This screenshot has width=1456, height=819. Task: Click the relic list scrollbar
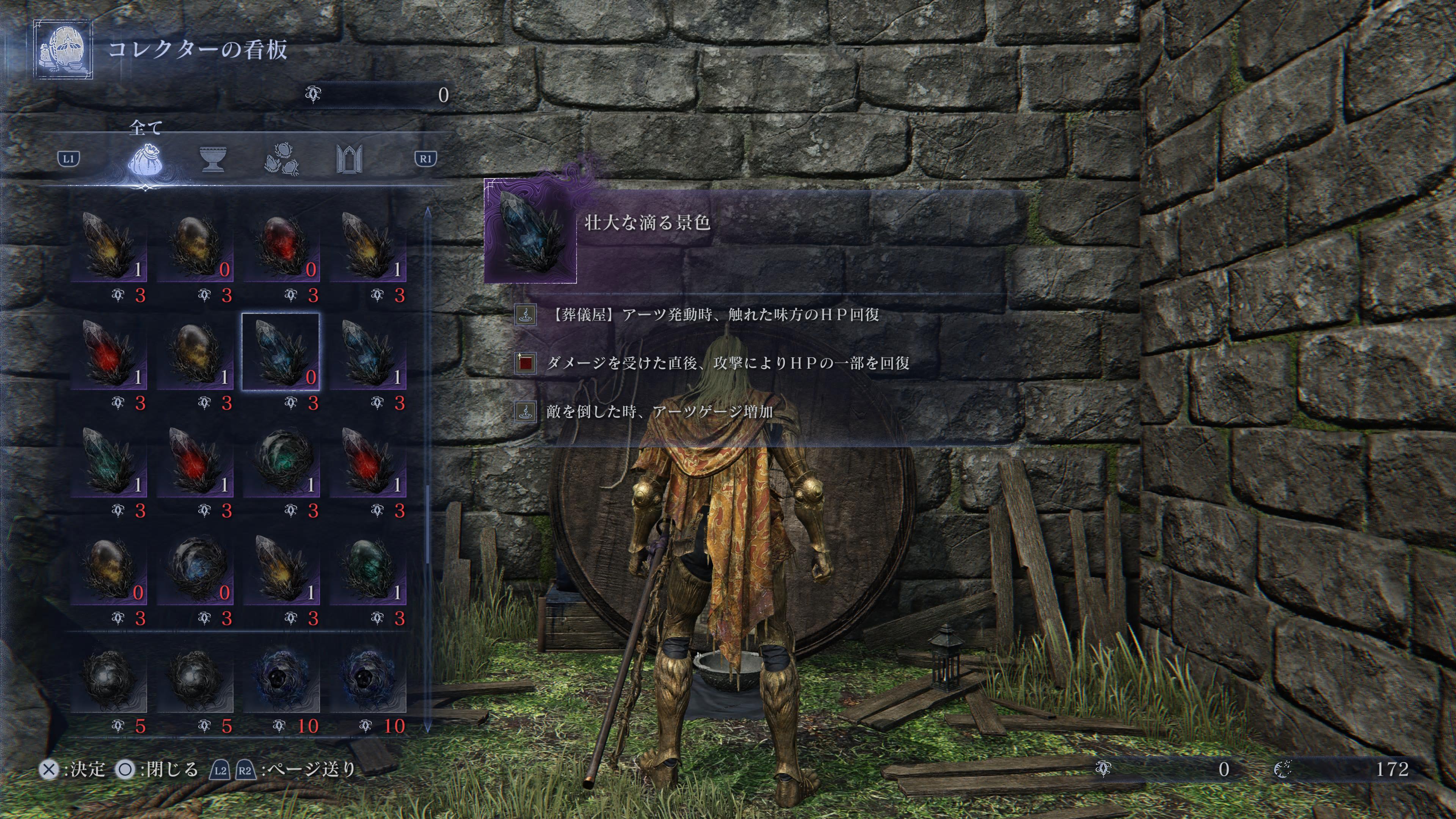point(428,469)
